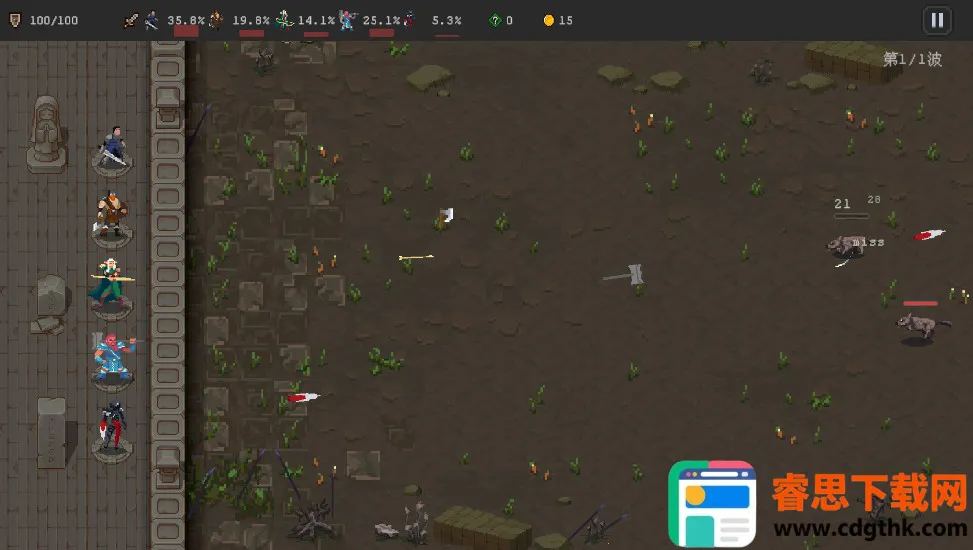973x550 pixels.
Task: Click the green question mark icon
Action: [x=495, y=20]
